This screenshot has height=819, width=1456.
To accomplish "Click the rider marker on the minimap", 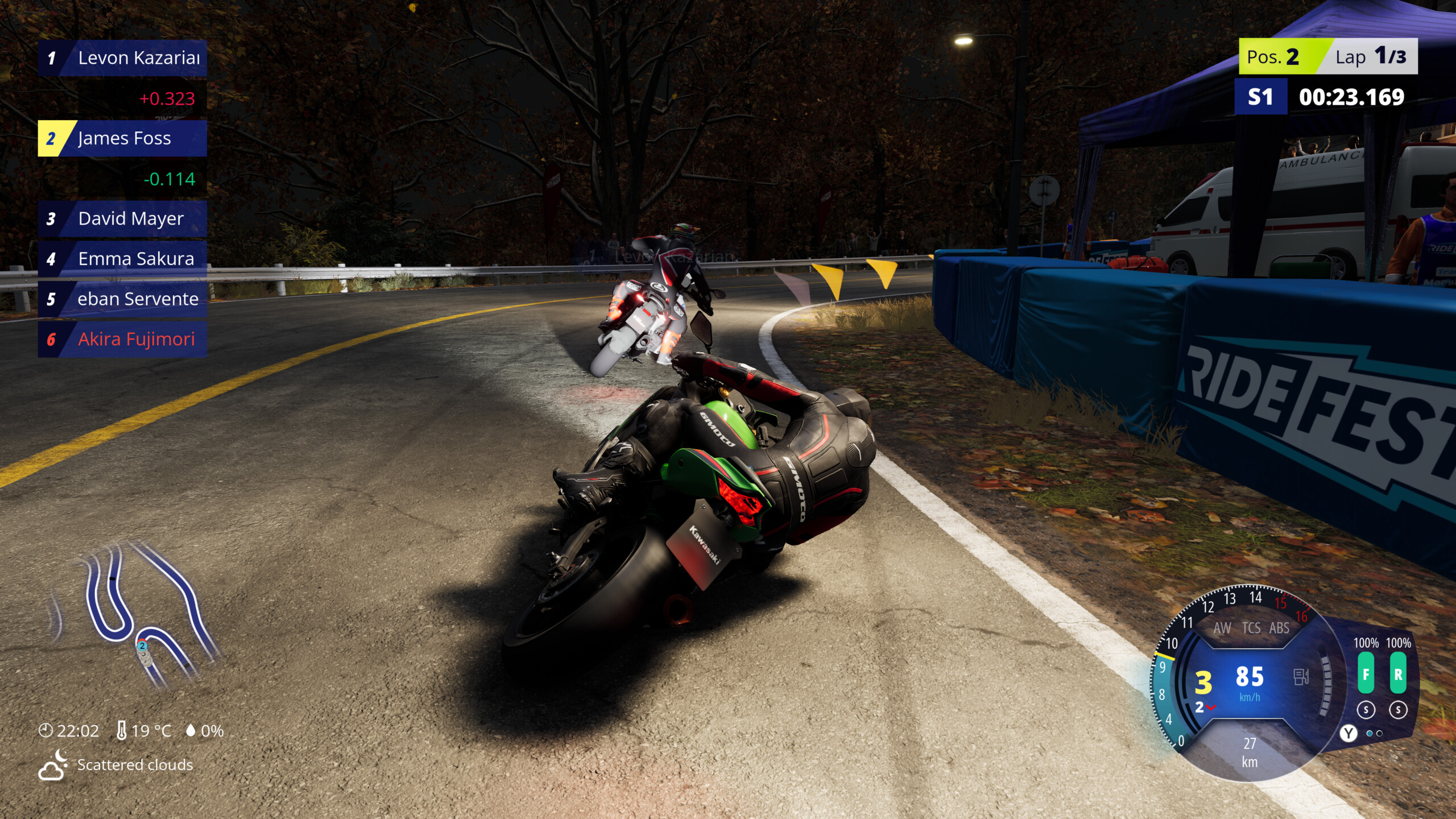I will (143, 647).
